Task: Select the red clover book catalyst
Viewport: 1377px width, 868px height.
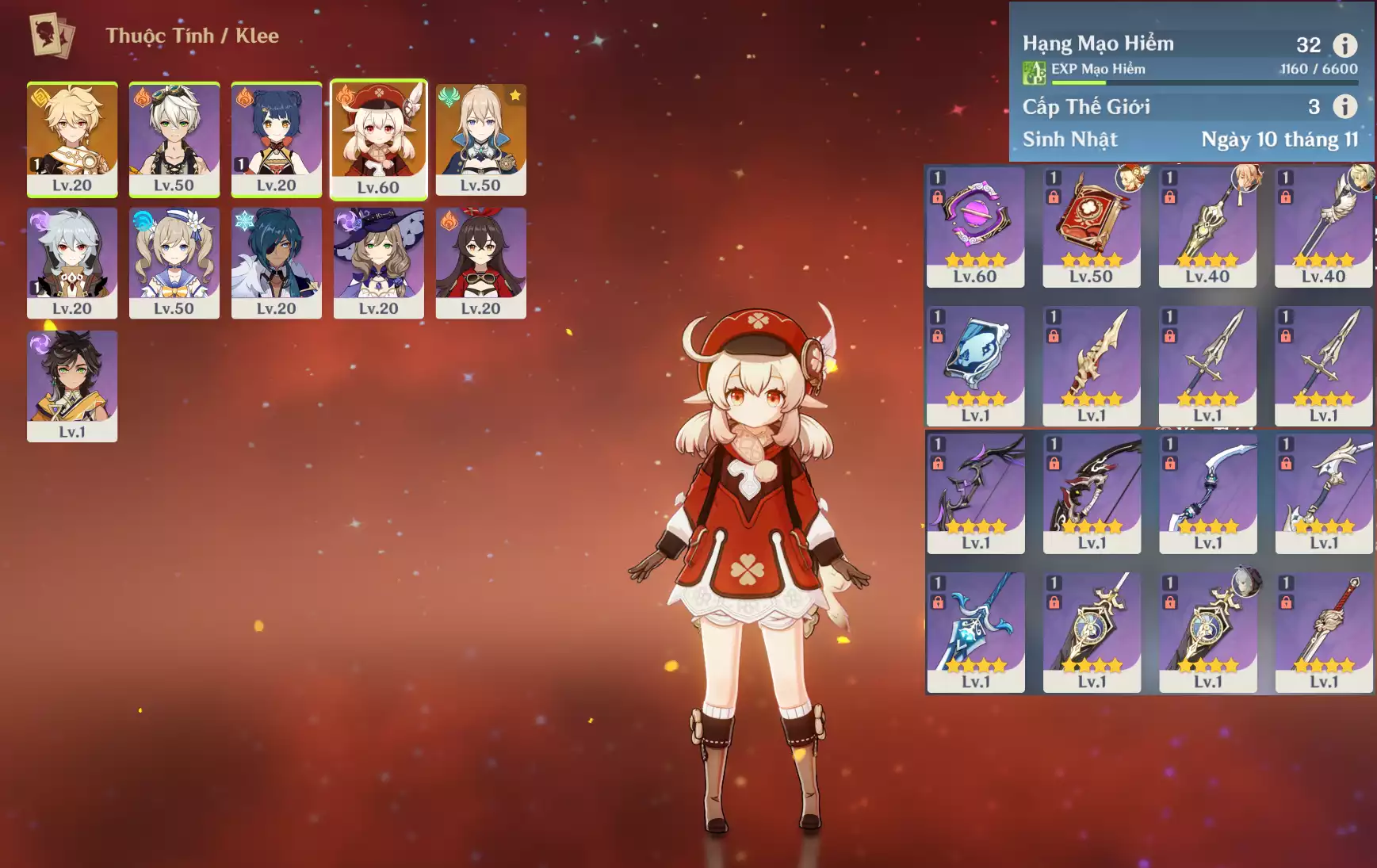Action: [x=1091, y=226]
